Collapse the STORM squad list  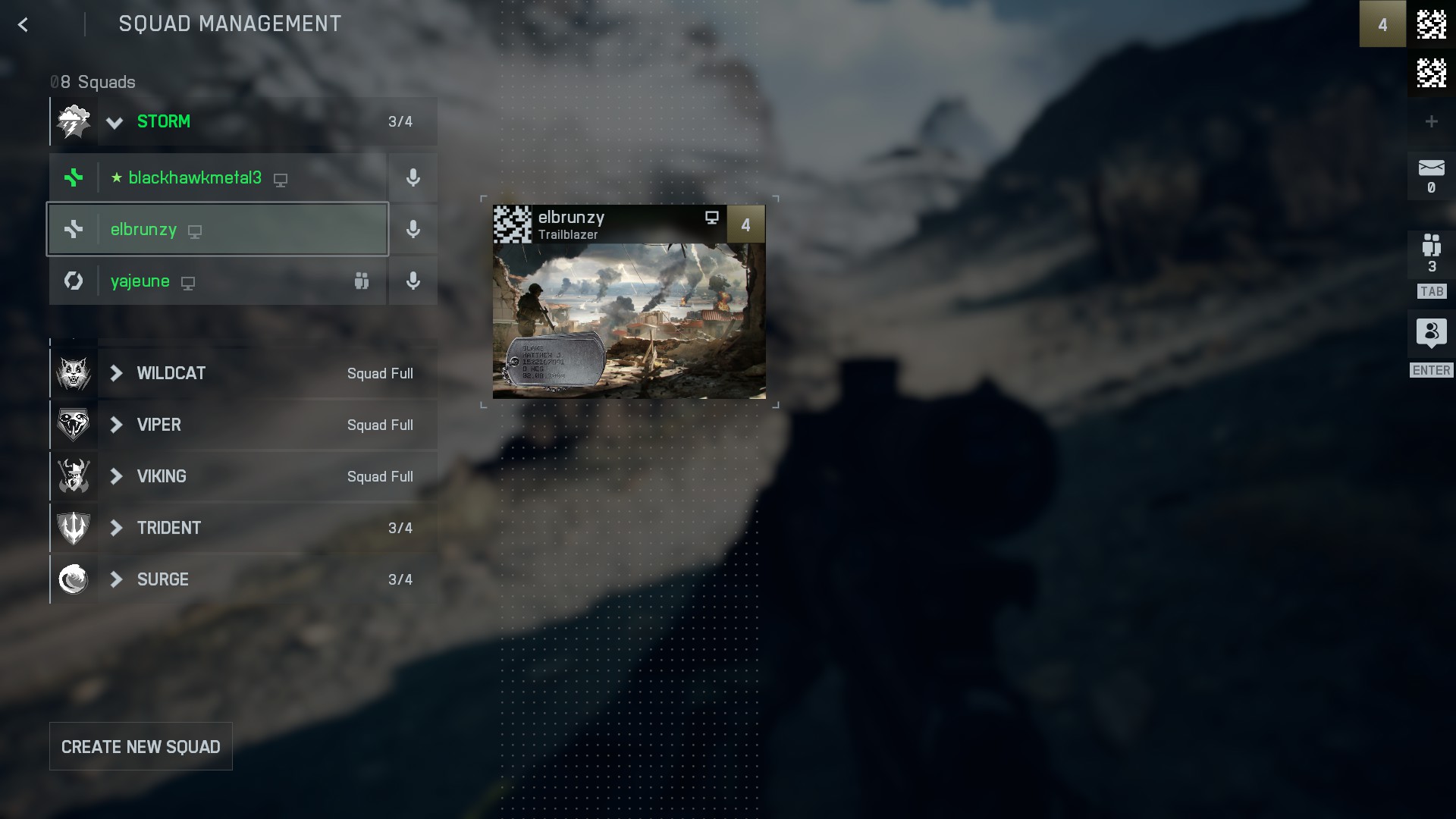tap(115, 122)
